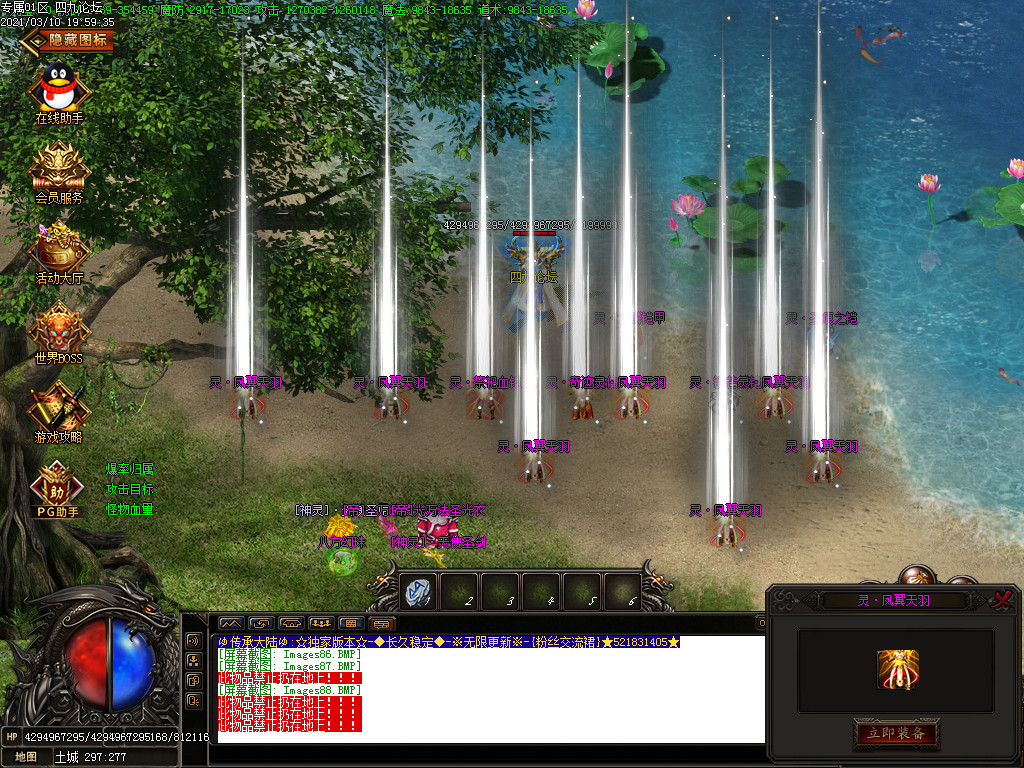Click the 隐藏图标 hide-icons button
This screenshot has height=768, width=1024.
click(x=67, y=41)
